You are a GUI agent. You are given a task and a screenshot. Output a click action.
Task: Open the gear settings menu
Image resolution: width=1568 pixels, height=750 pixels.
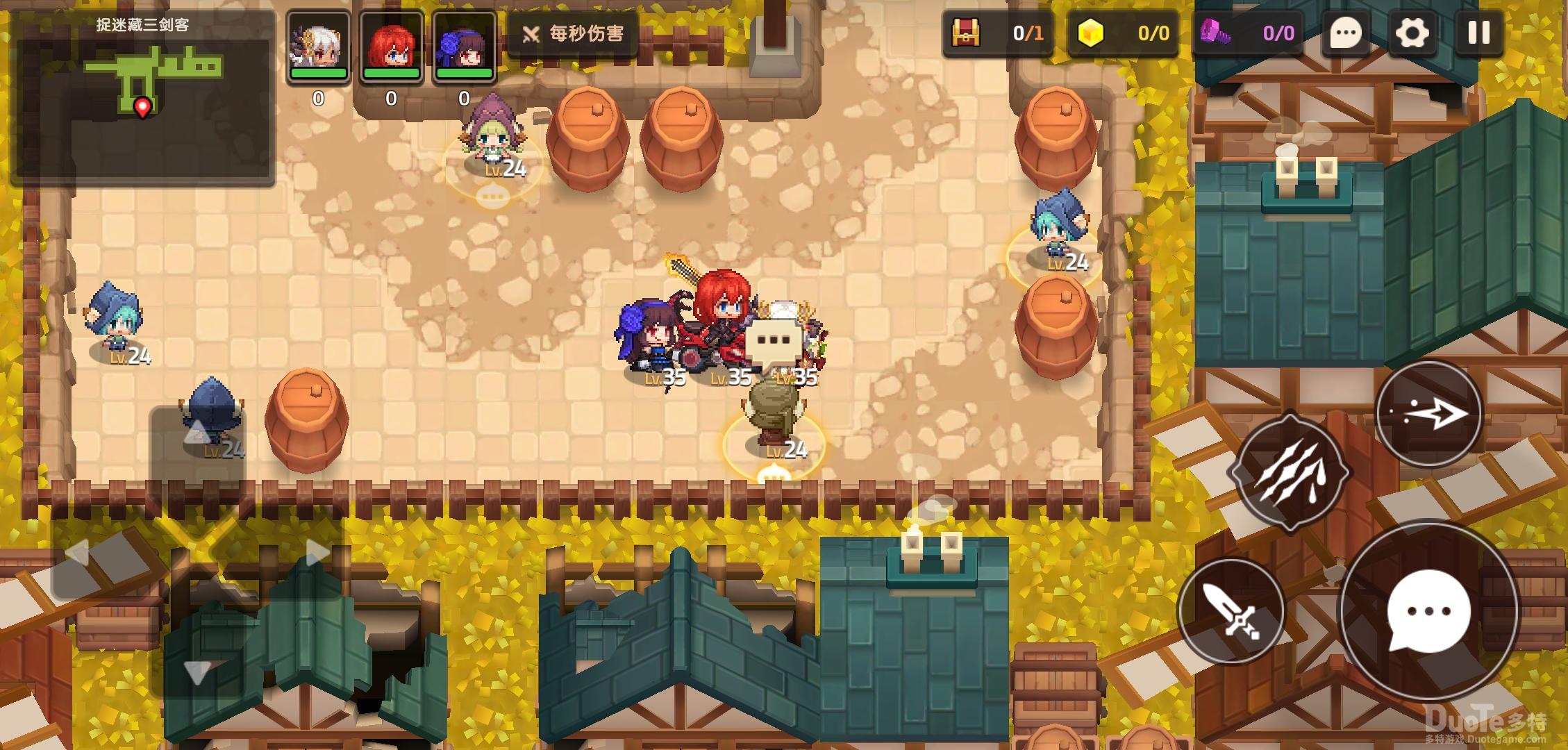coord(1412,33)
